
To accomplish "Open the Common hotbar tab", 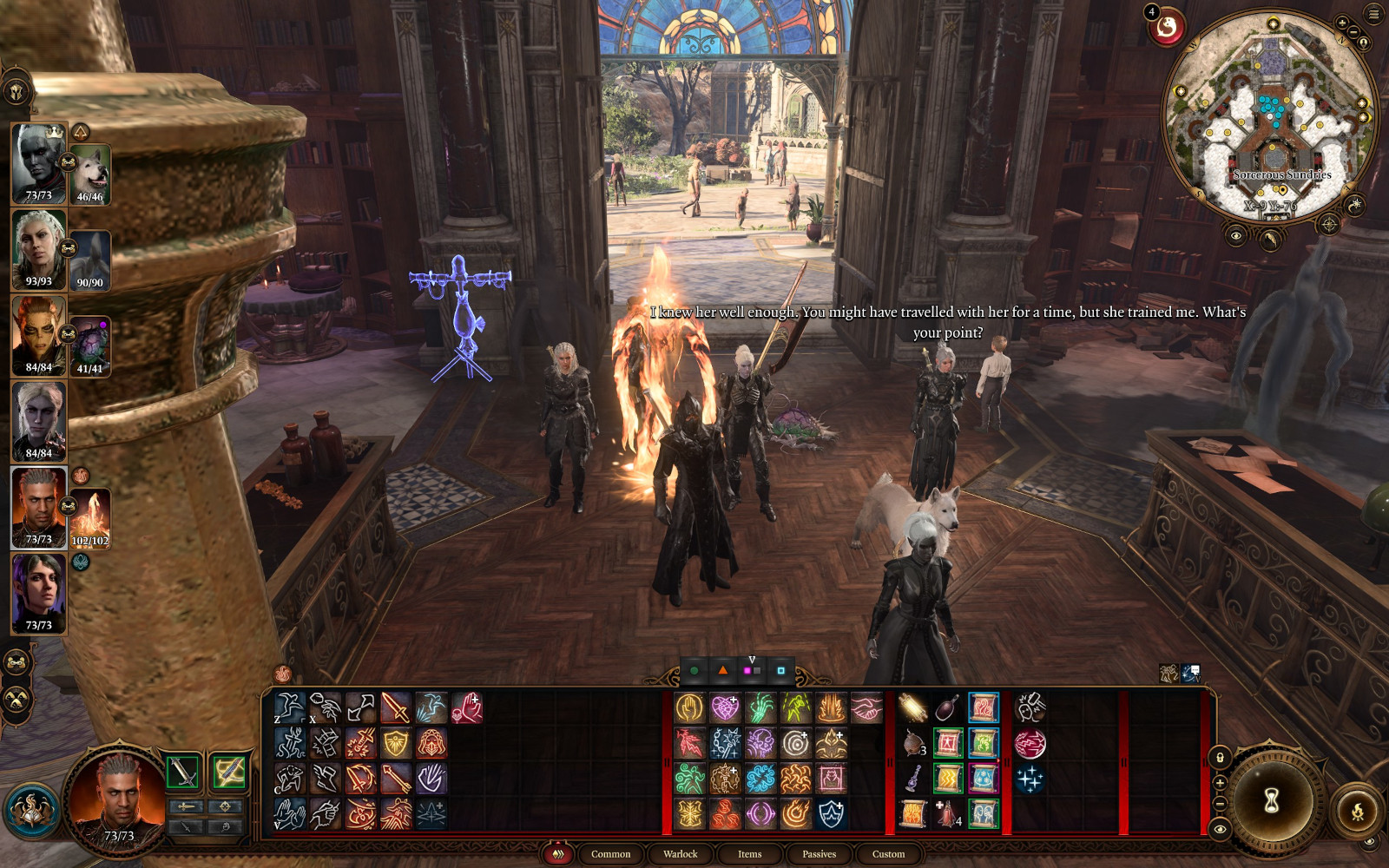I will (610, 854).
